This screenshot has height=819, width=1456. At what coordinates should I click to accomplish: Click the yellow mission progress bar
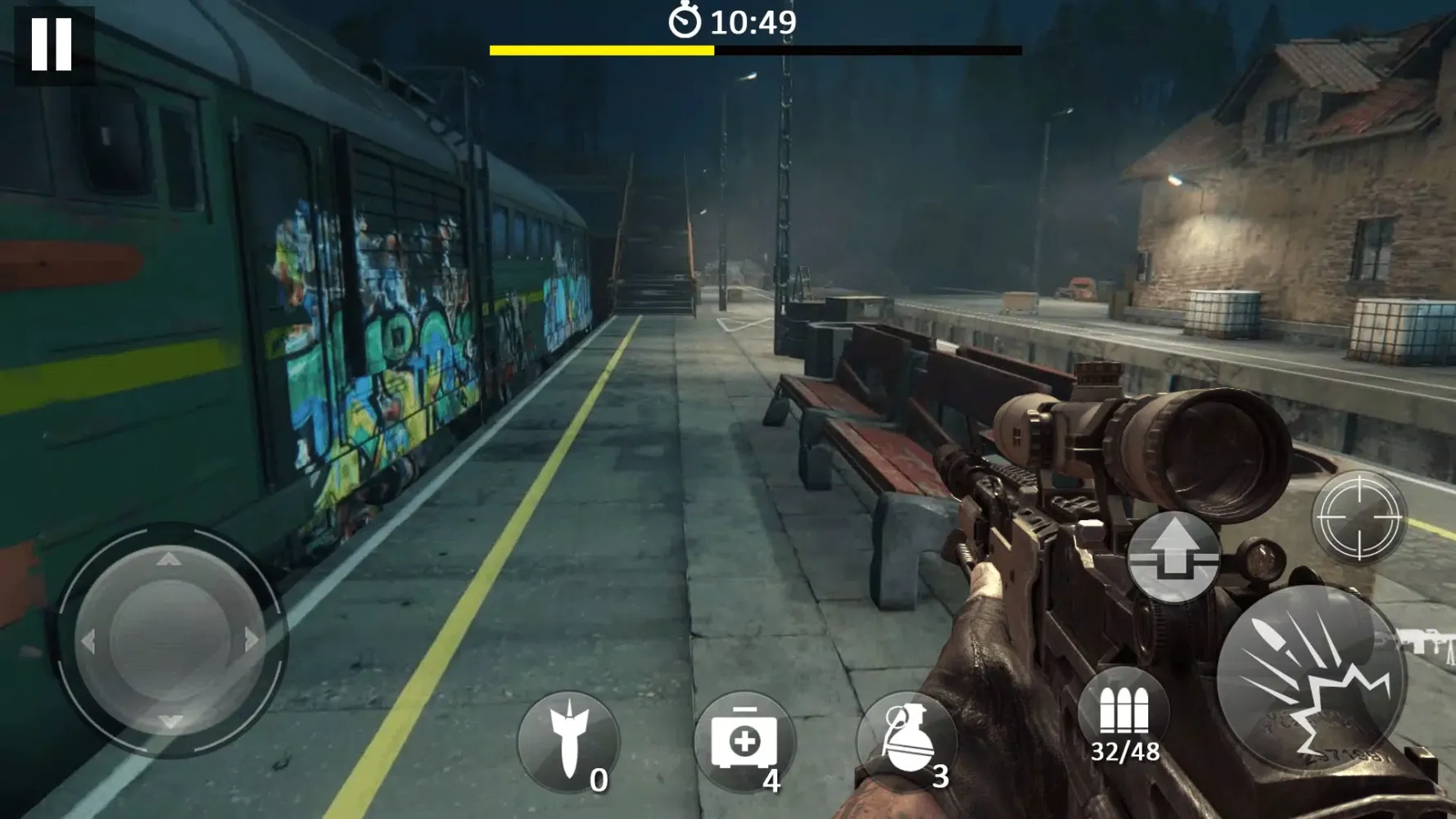(602, 52)
